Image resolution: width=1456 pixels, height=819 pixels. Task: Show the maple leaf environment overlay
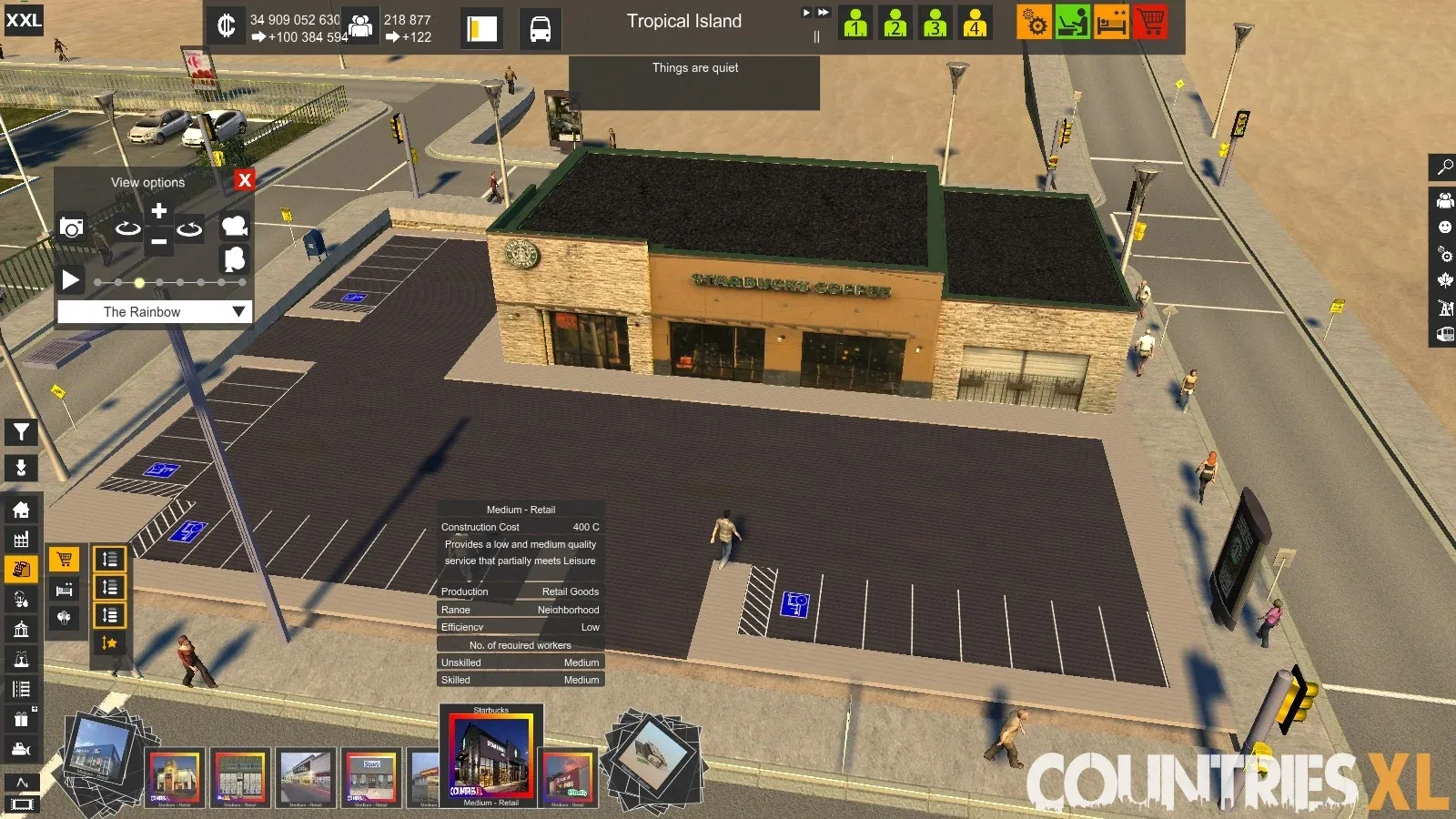[x=1444, y=280]
